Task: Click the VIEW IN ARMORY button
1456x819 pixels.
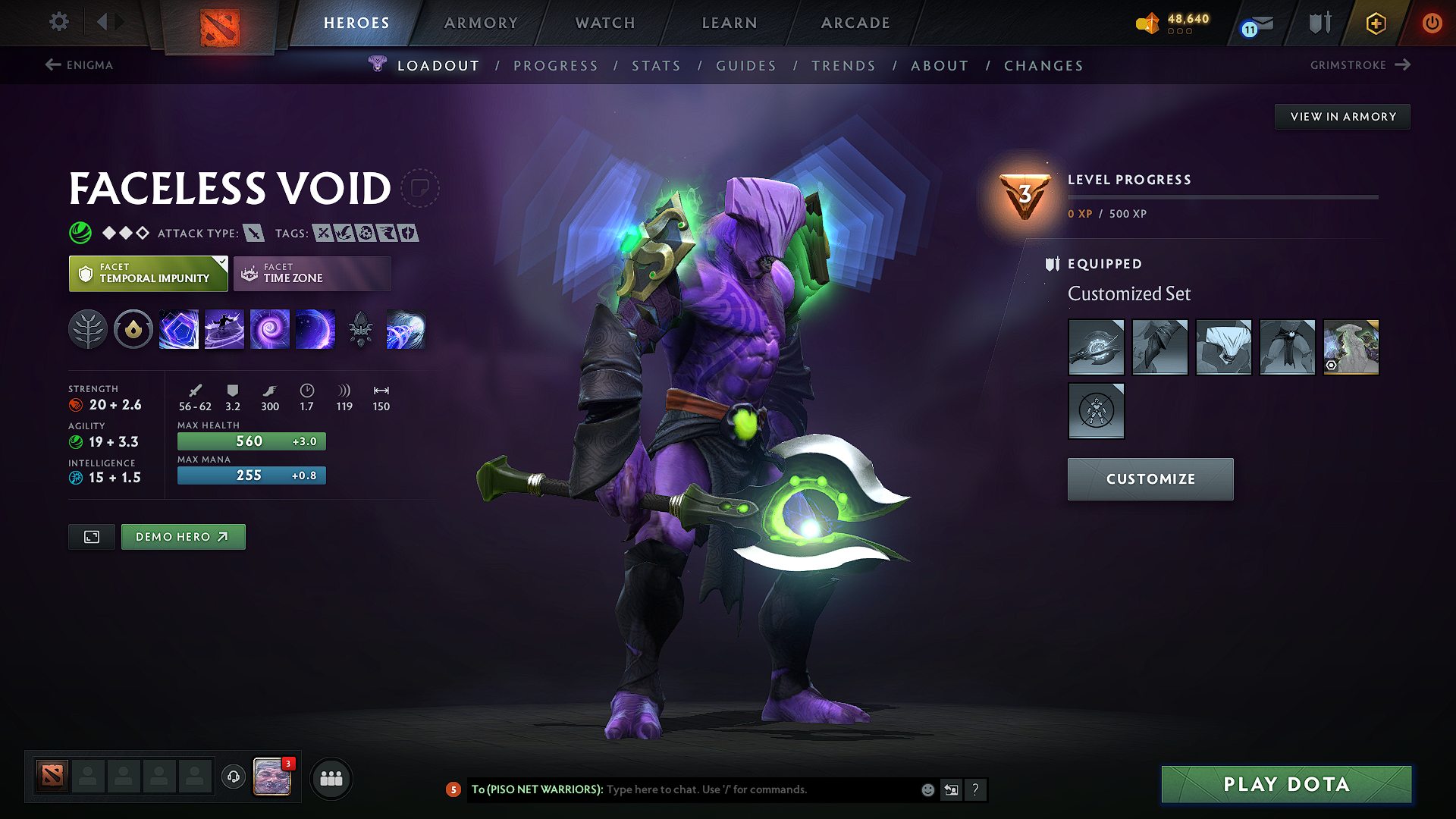Action: click(1342, 116)
